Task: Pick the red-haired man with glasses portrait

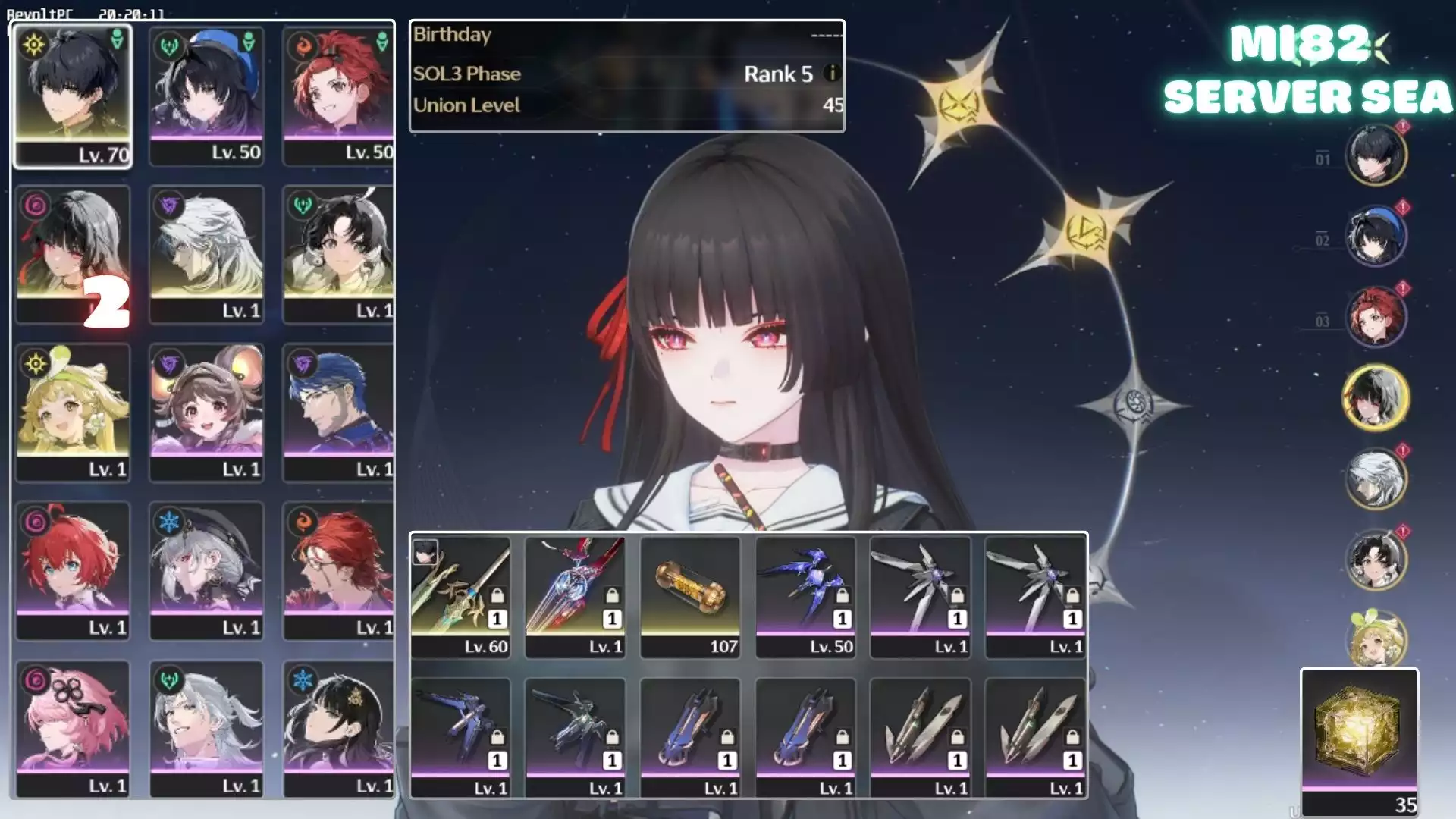Action: pyautogui.click(x=338, y=570)
